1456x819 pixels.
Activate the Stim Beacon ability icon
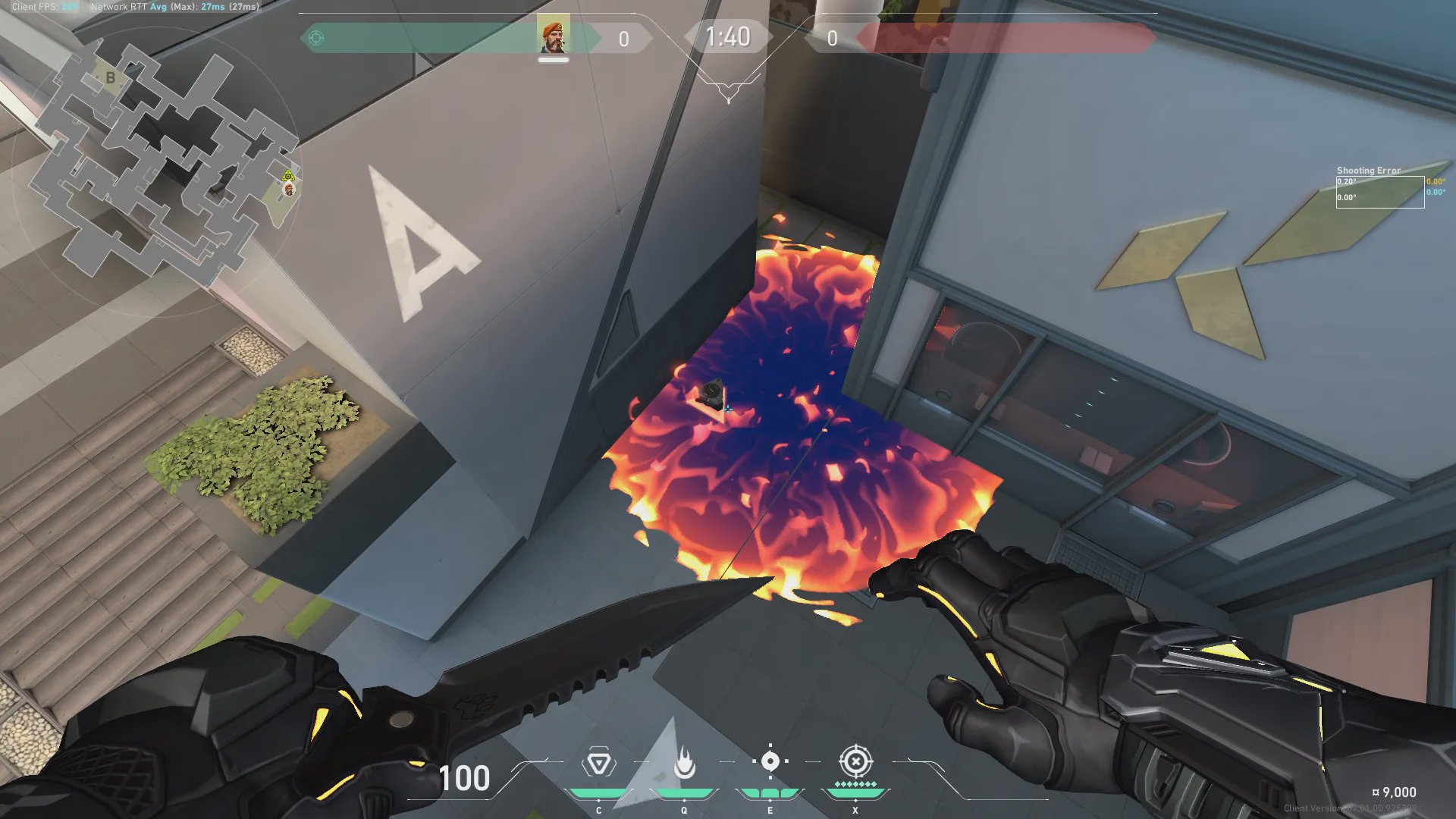(x=598, y=763)
